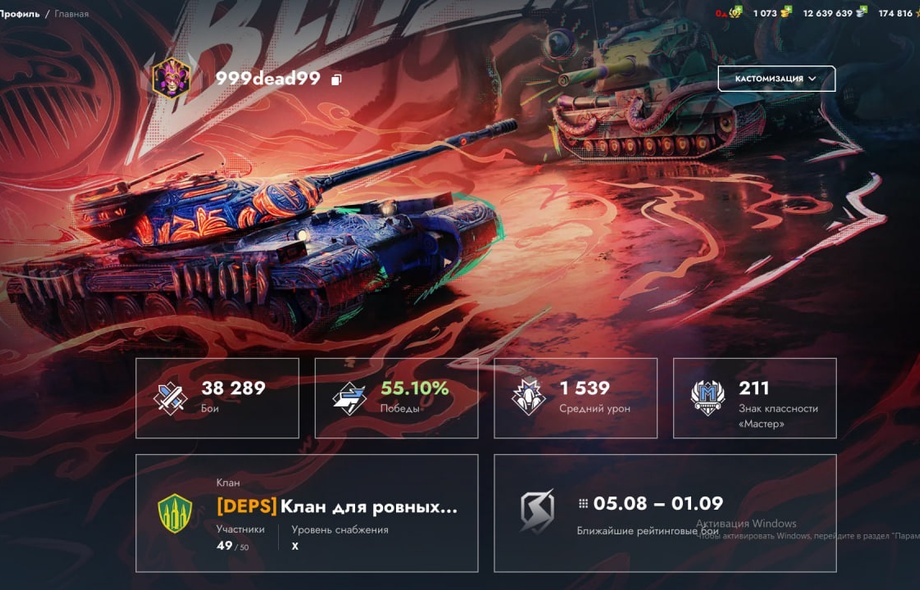Click the 174 816 free experience balance
This screenshot has height=590, width=920.
click(898, 13)
